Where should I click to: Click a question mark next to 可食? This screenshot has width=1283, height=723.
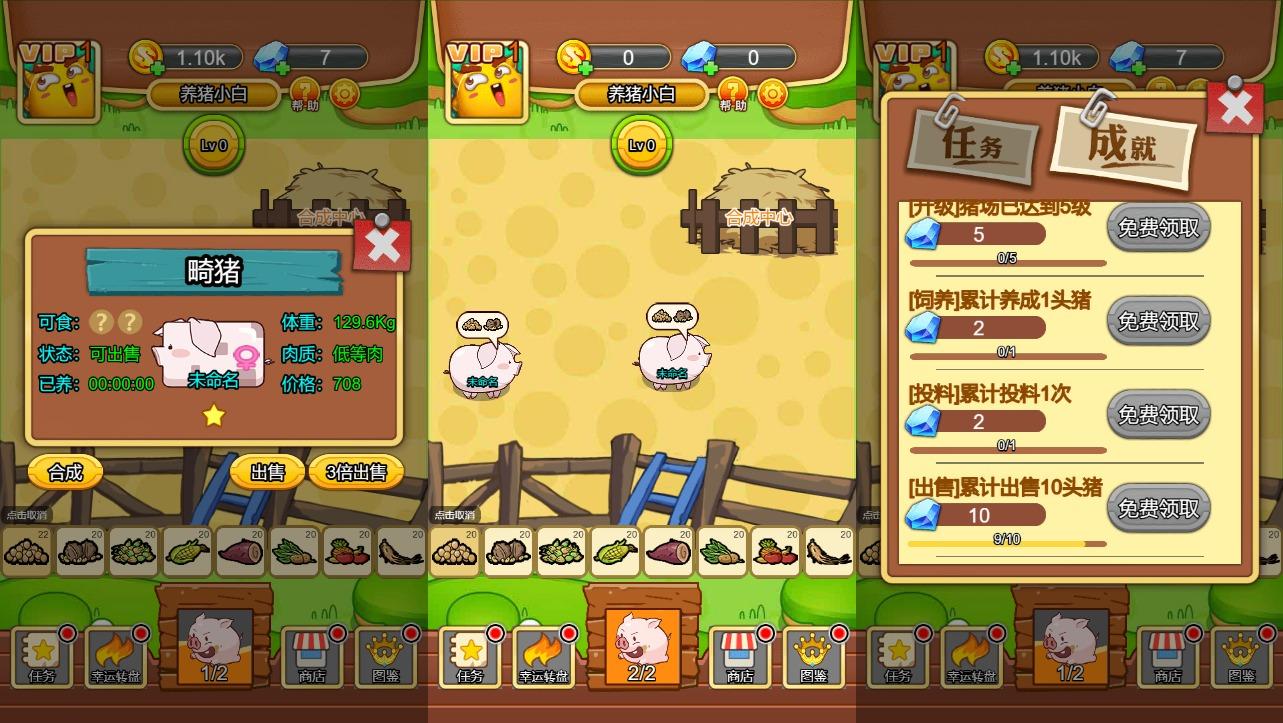[x=103, y=322]
